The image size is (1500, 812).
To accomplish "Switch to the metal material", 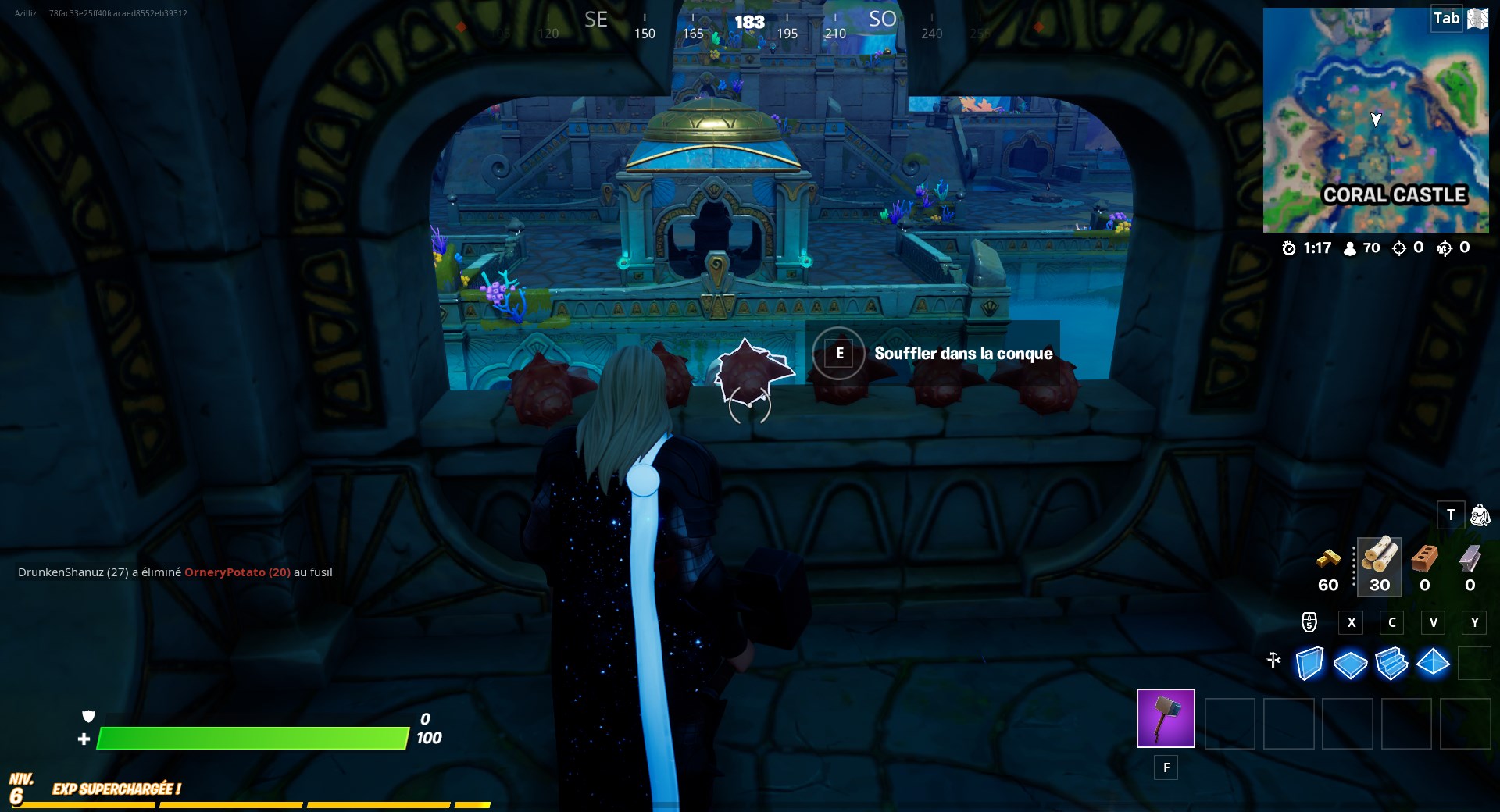I will [x=1470, y=557].
